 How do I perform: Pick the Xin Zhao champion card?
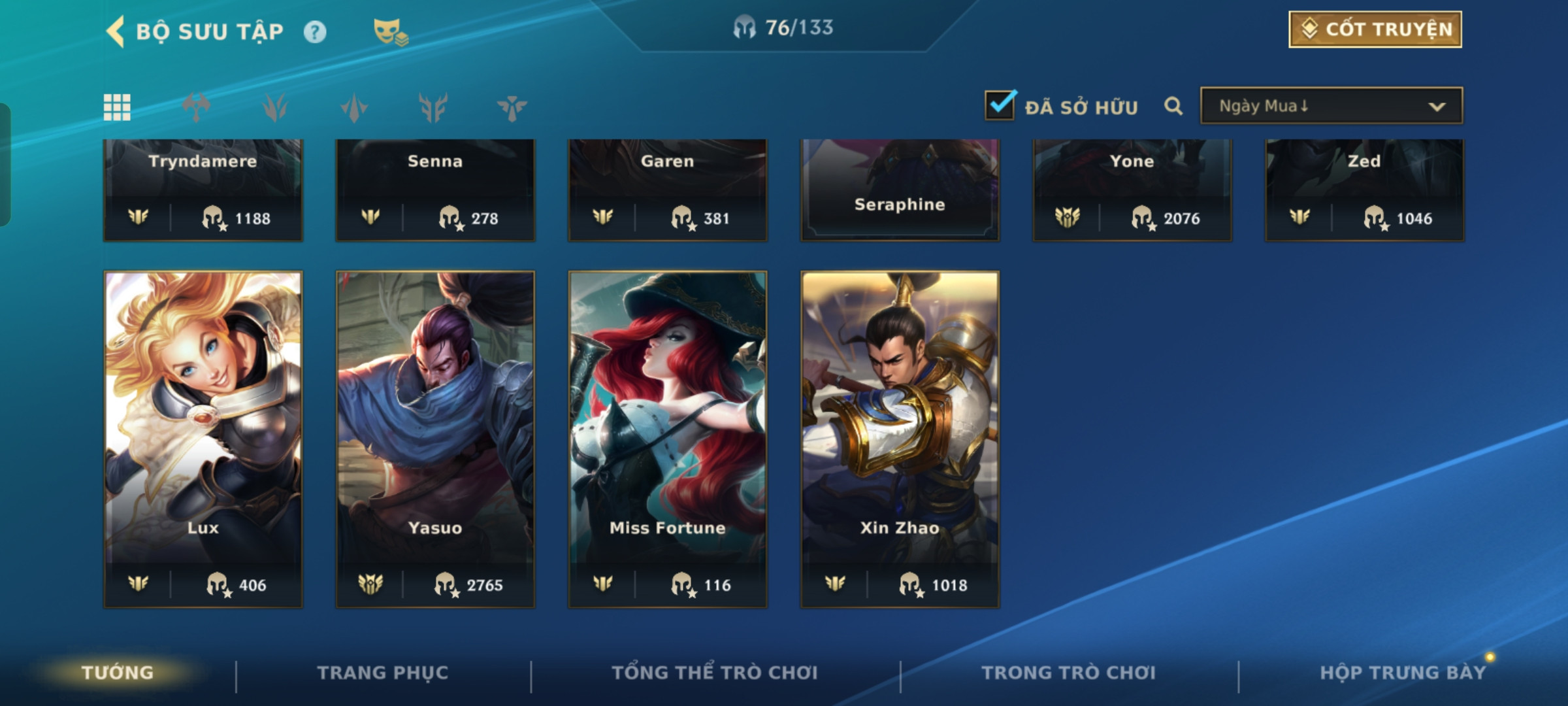900,438
